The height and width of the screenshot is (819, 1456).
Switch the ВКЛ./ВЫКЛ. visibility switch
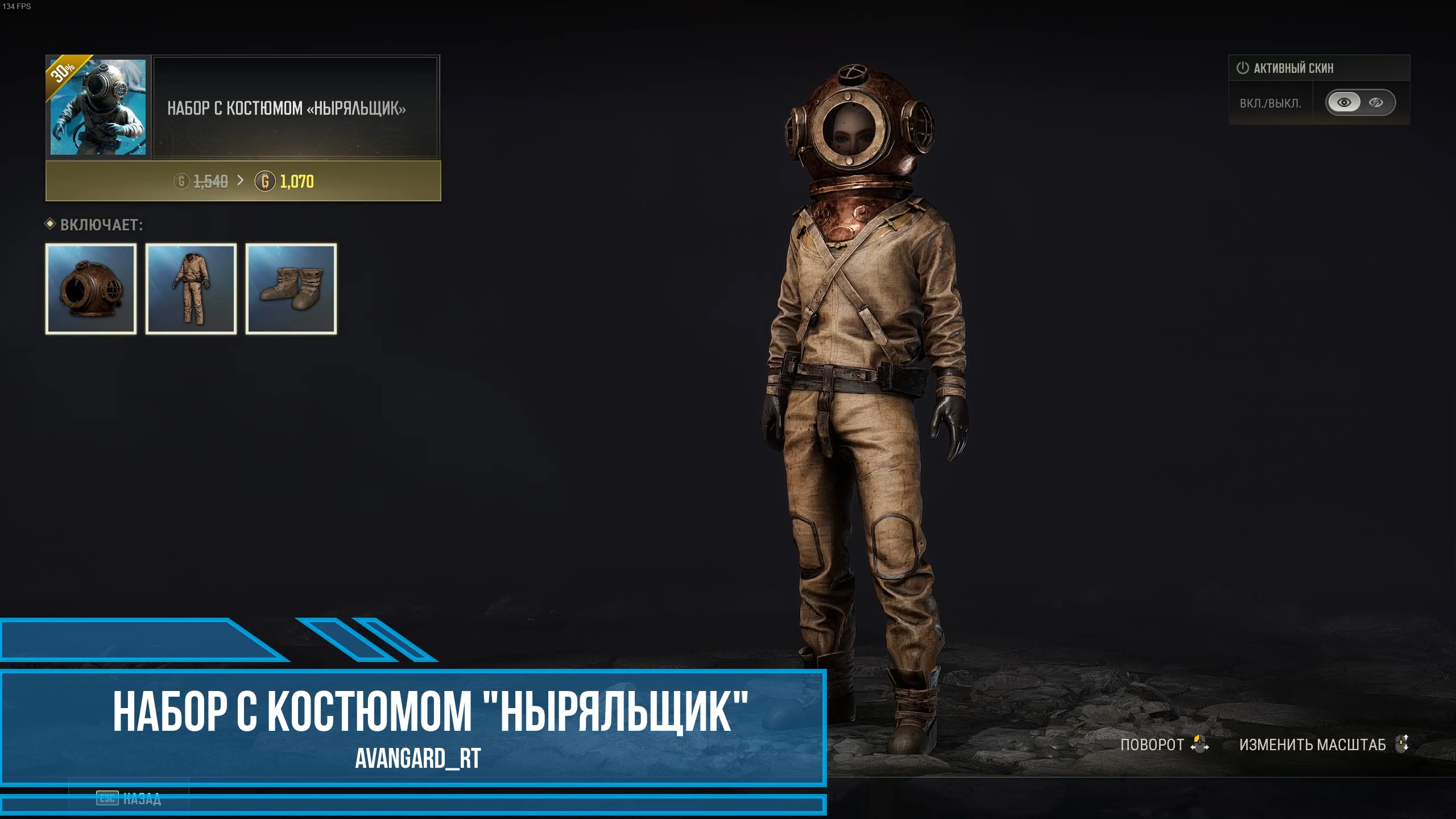click(1360, 102)
